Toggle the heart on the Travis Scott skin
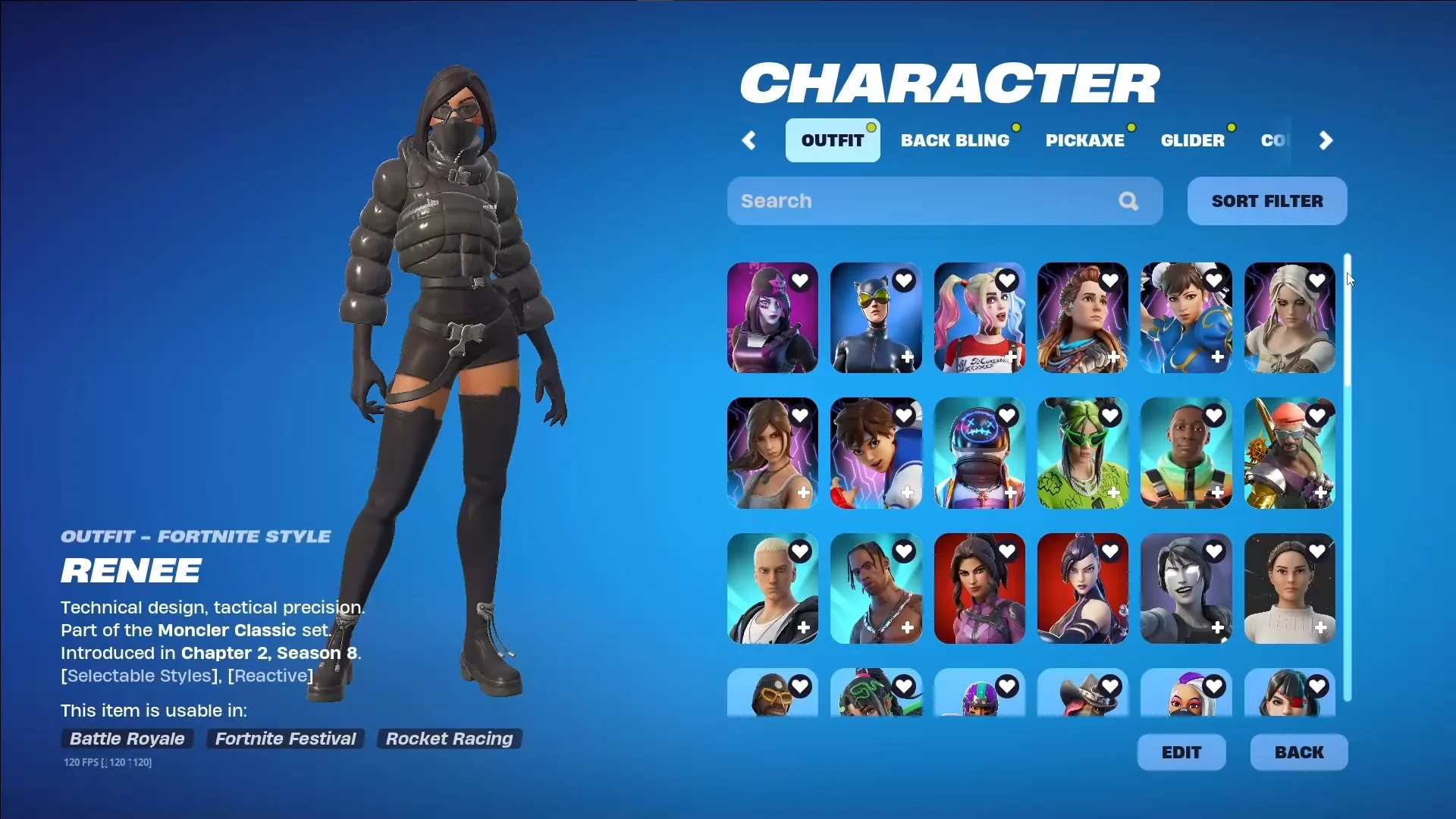Image resolution: width=1456 pixels, height=819 pixels. 904,551
